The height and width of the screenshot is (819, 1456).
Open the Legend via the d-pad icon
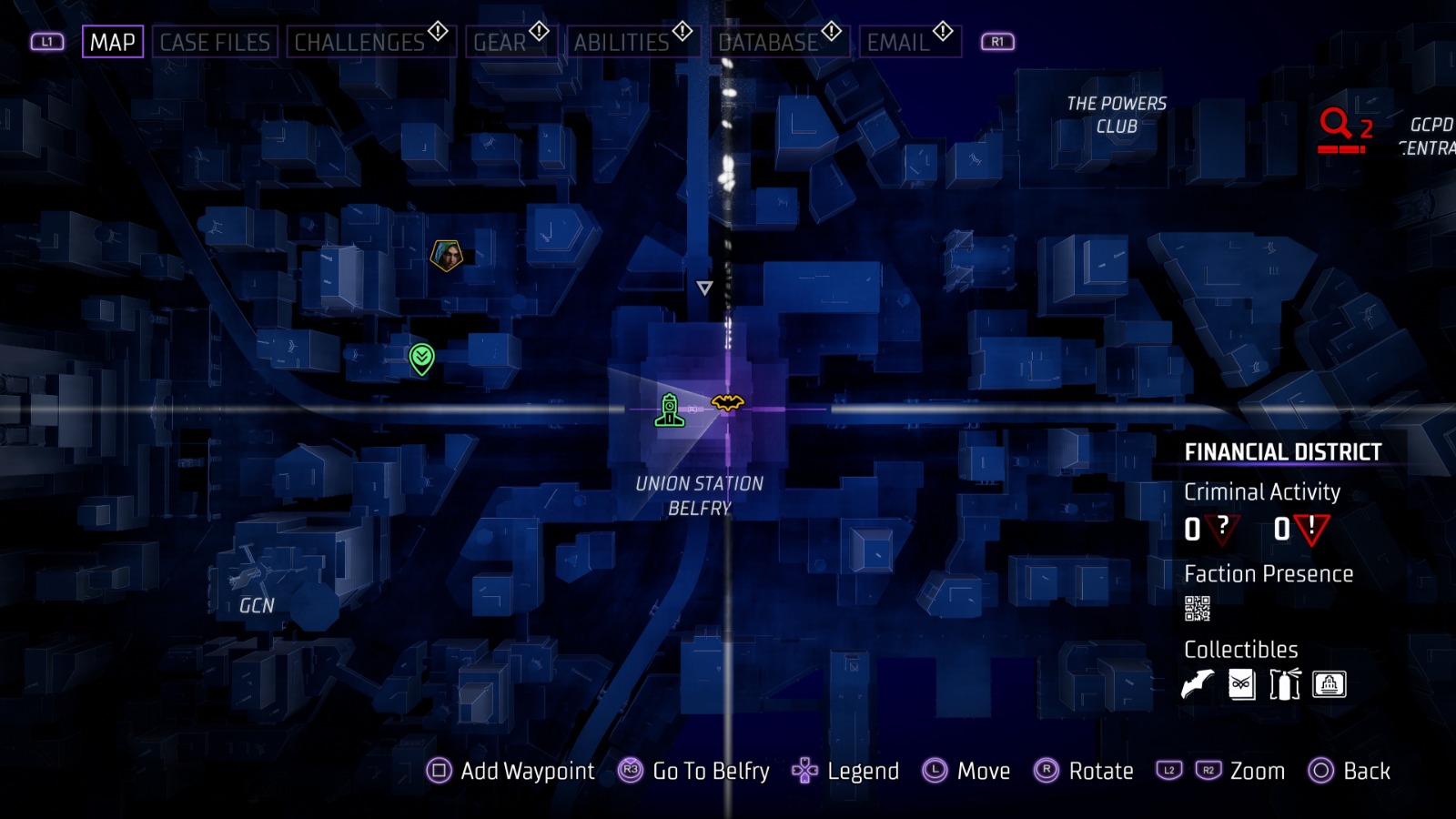click(804, 772)
